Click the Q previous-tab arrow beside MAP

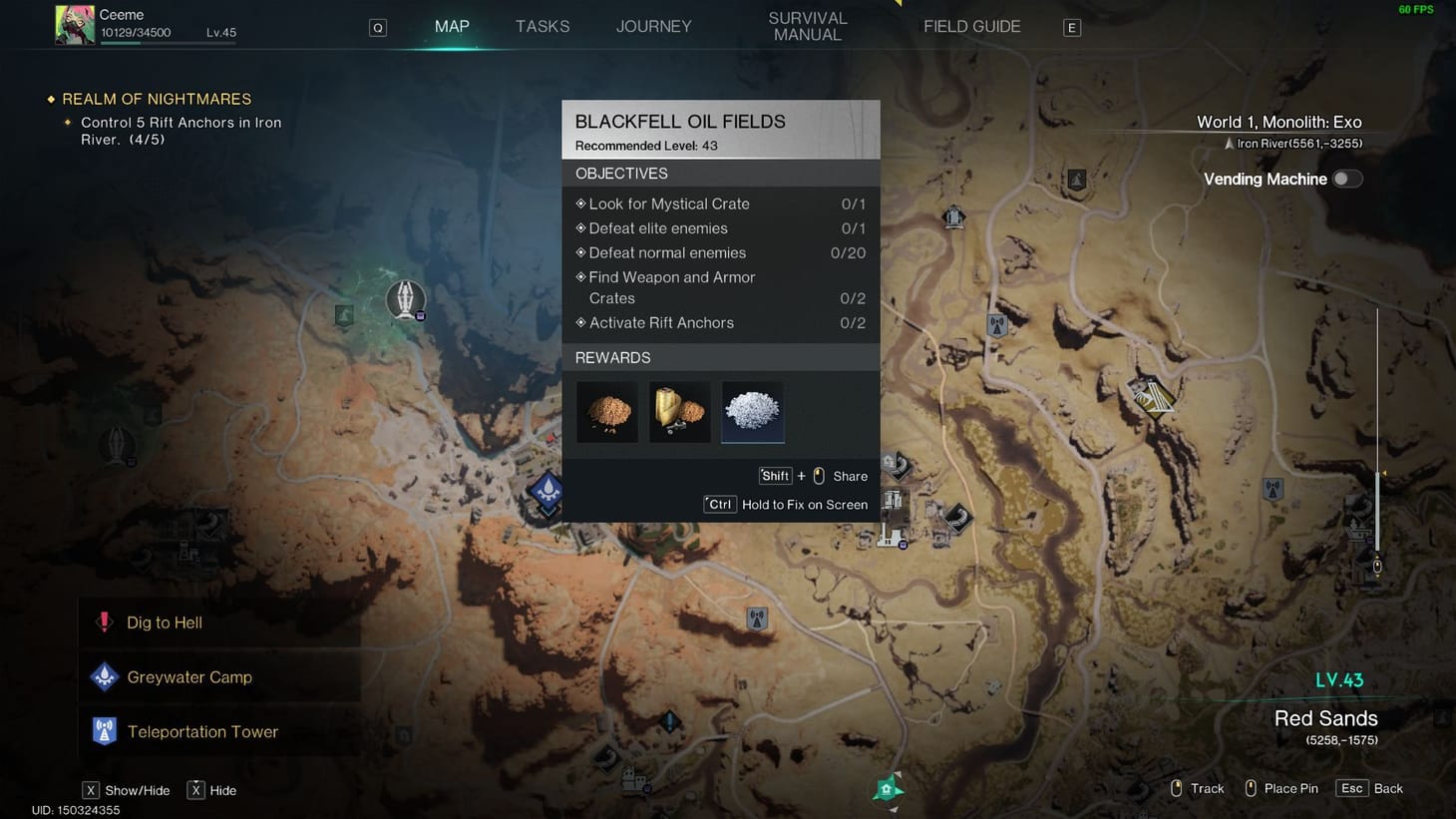[377, 27]
